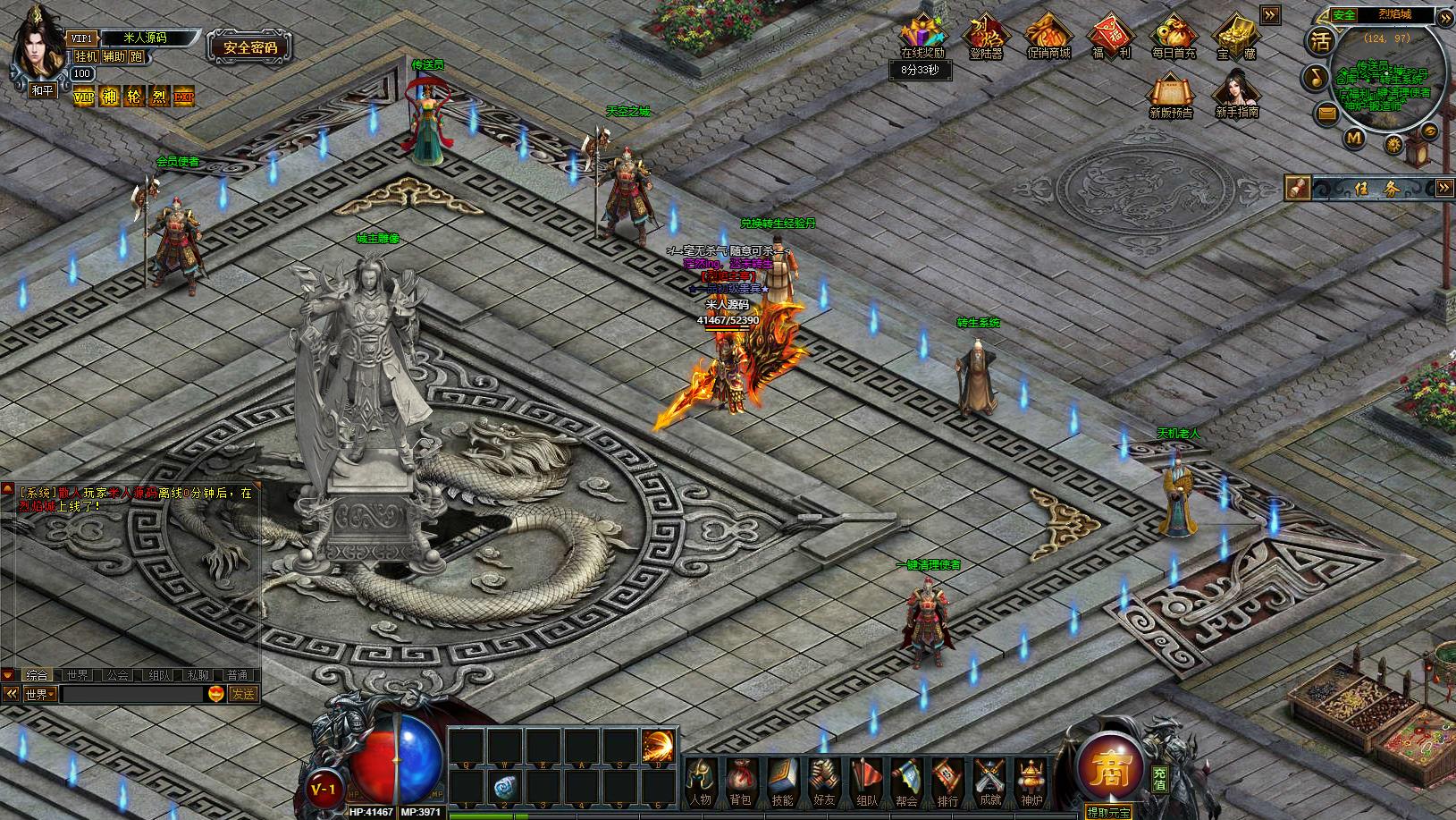Click the 发送 send chat button

[x=243, y=694]
